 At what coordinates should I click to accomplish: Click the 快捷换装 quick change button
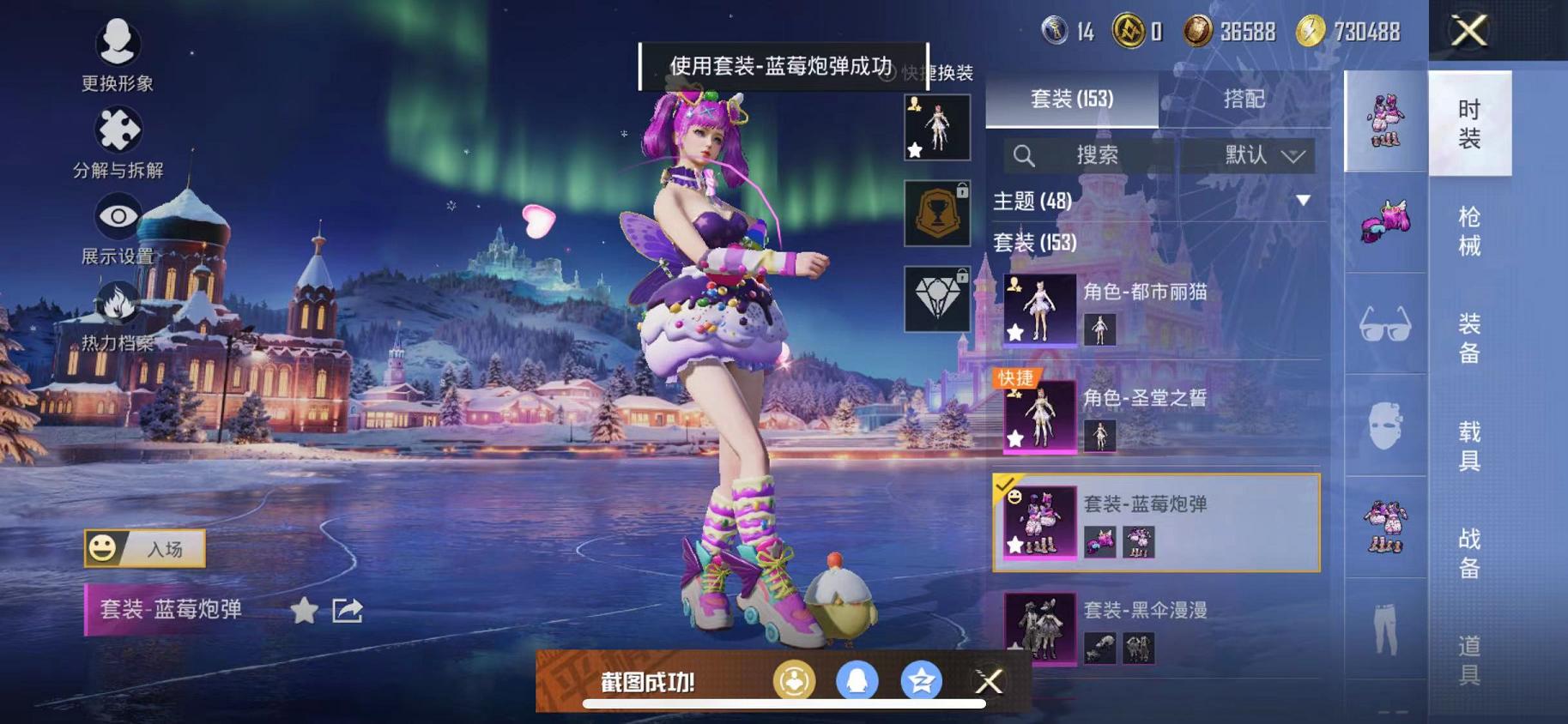940,75
